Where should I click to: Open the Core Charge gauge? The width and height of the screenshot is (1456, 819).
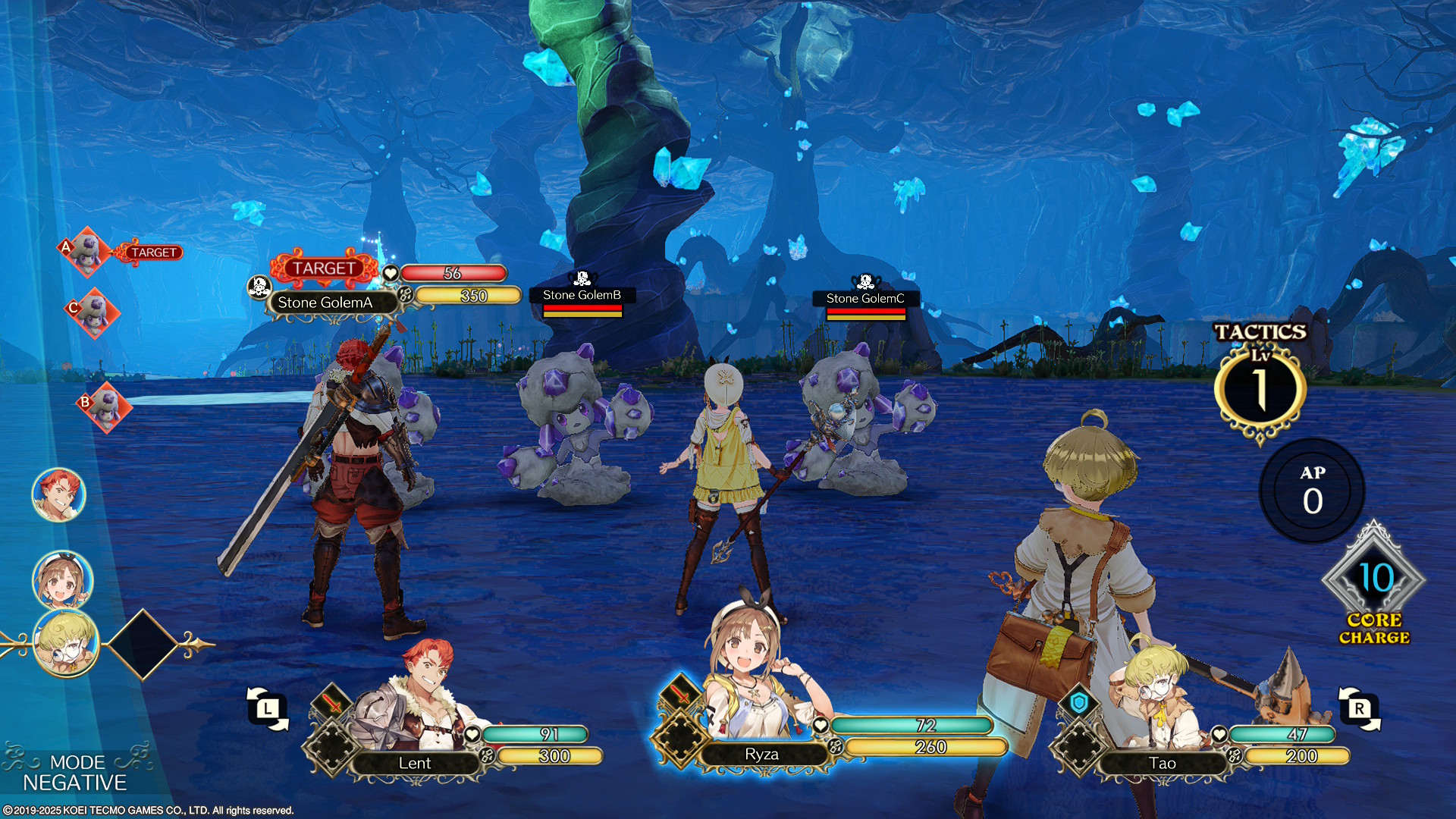click(x=1374, y=582)
